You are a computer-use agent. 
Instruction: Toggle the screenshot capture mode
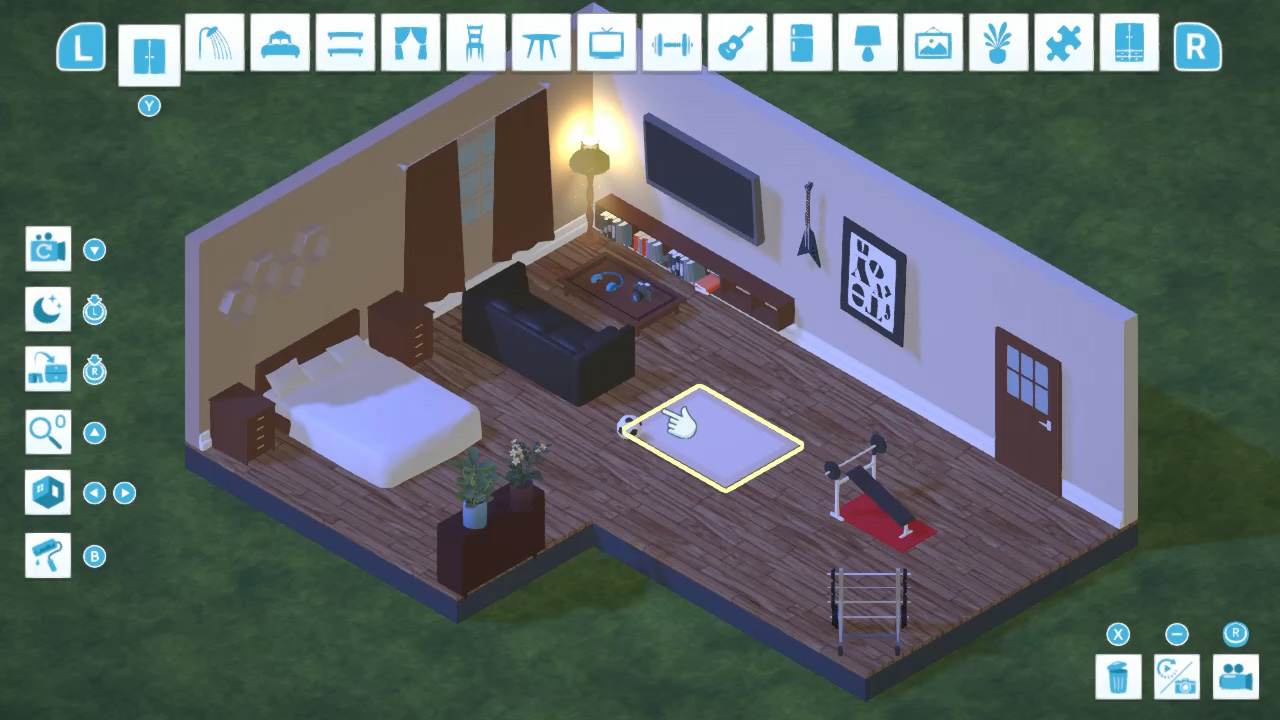[x=1176, y=676]
